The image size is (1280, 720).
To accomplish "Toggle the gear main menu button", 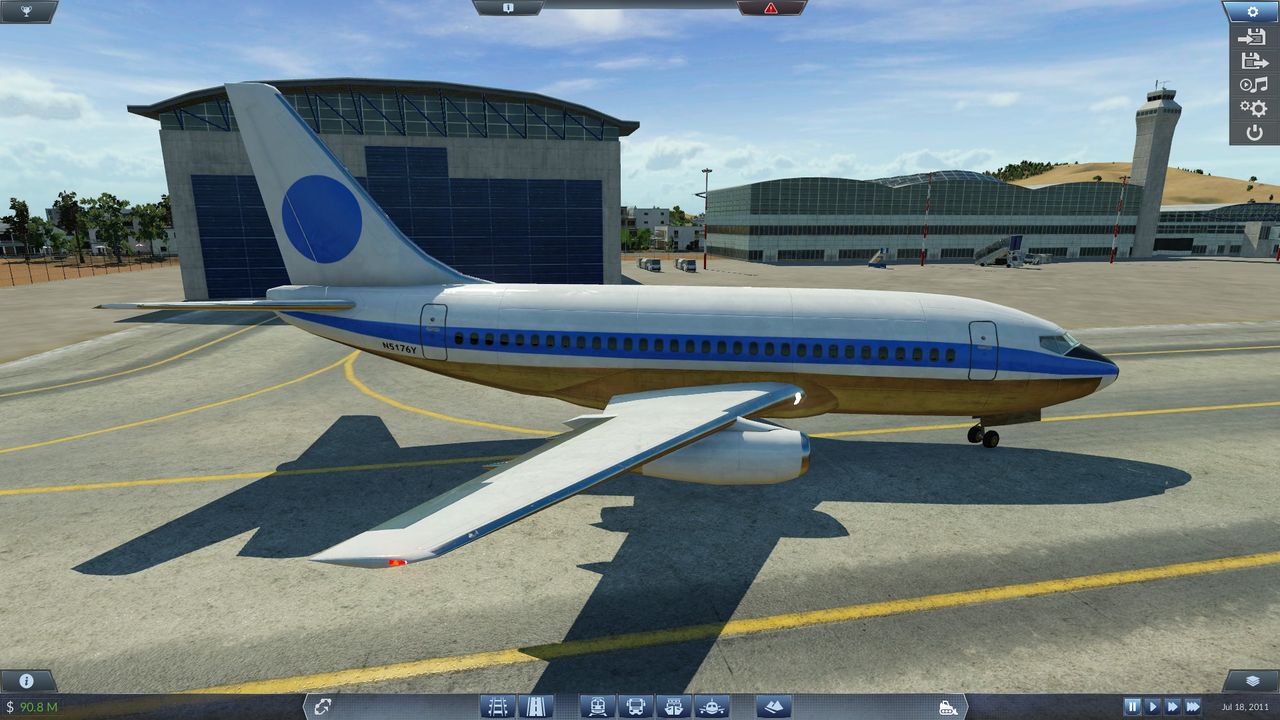I will tap(1253, 11).
